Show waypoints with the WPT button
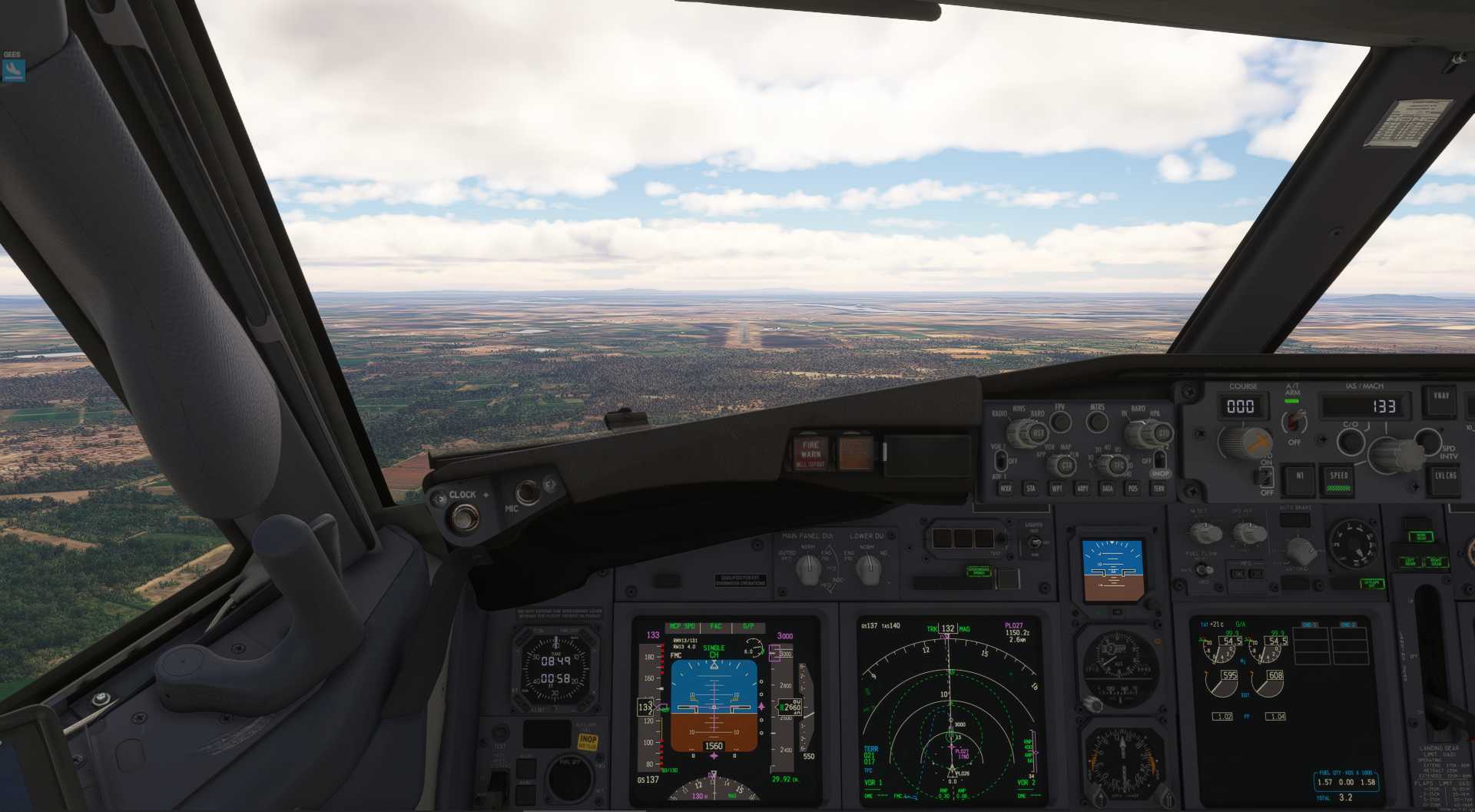This screenshot has width=1475, height=812. pyautogui.click(x=1057, y=488)
